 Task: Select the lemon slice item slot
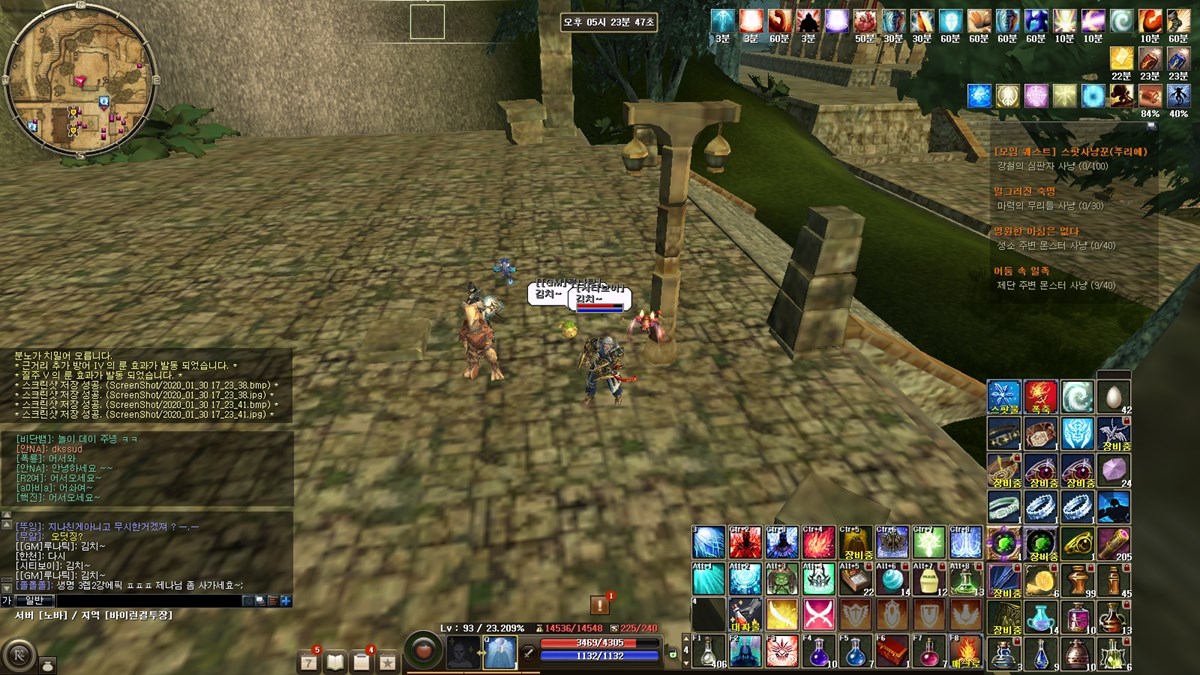1041,579
